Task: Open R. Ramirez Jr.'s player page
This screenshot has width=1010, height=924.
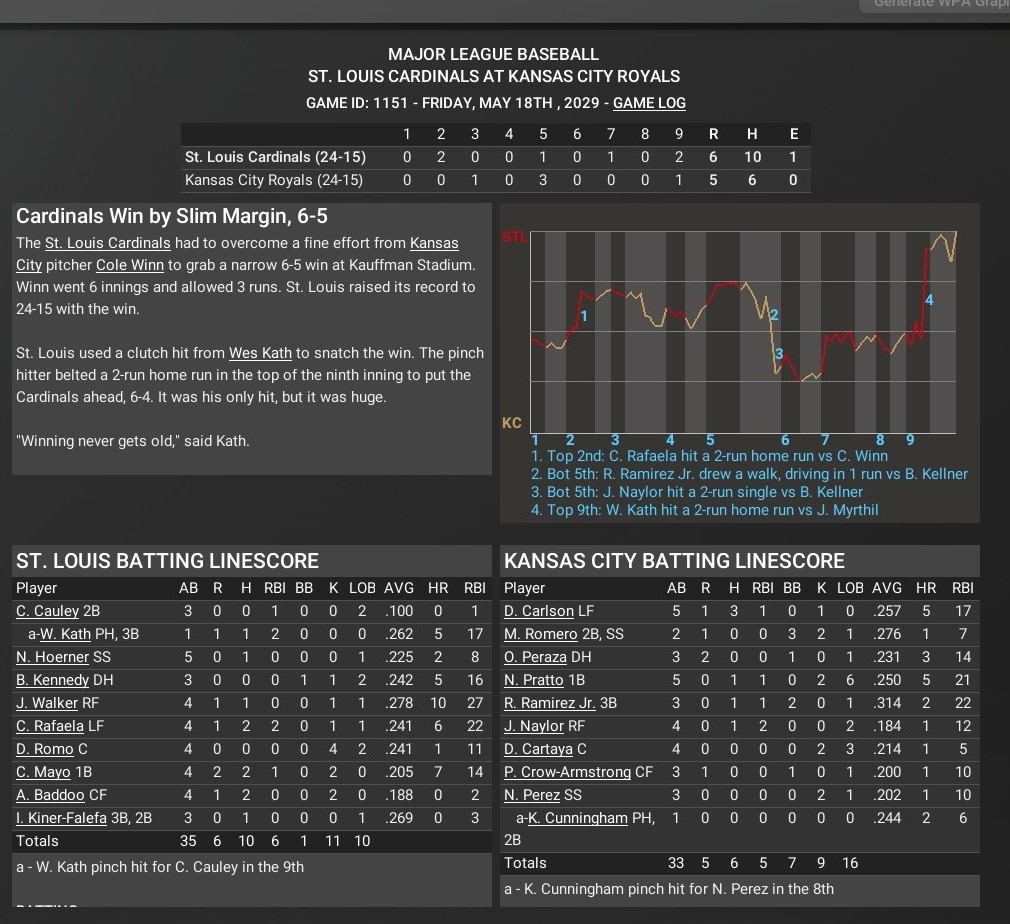Action: click(x=550, y=703)
